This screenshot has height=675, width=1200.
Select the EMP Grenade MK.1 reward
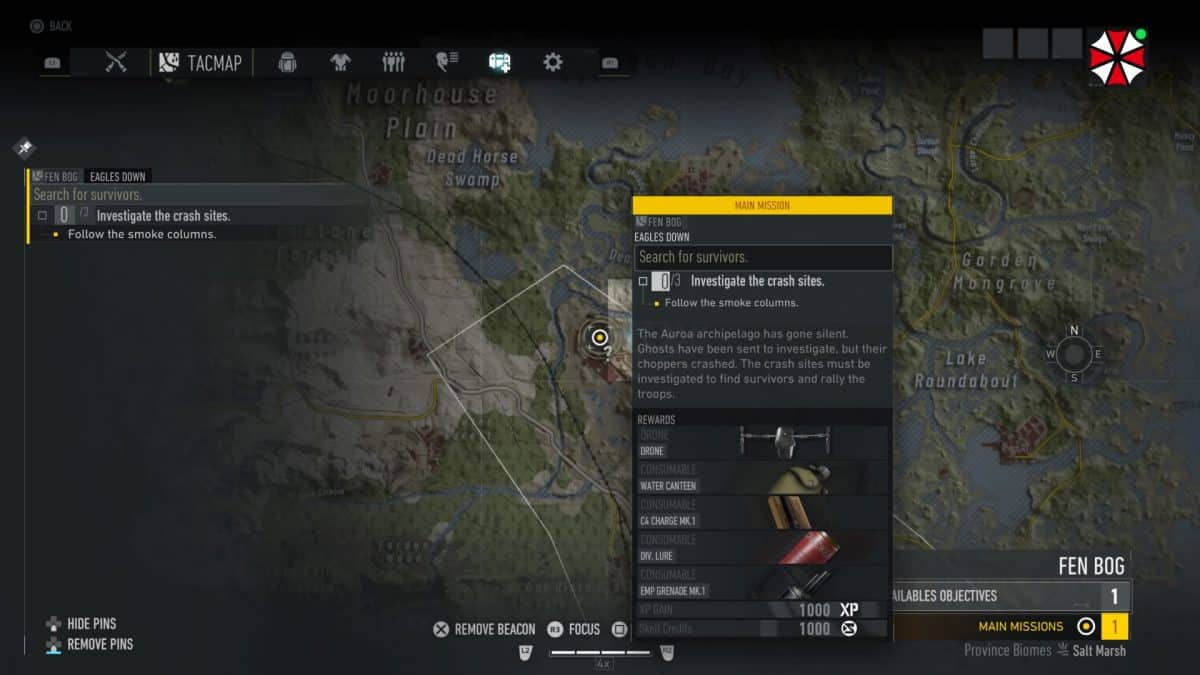click(x=762, y=583)
